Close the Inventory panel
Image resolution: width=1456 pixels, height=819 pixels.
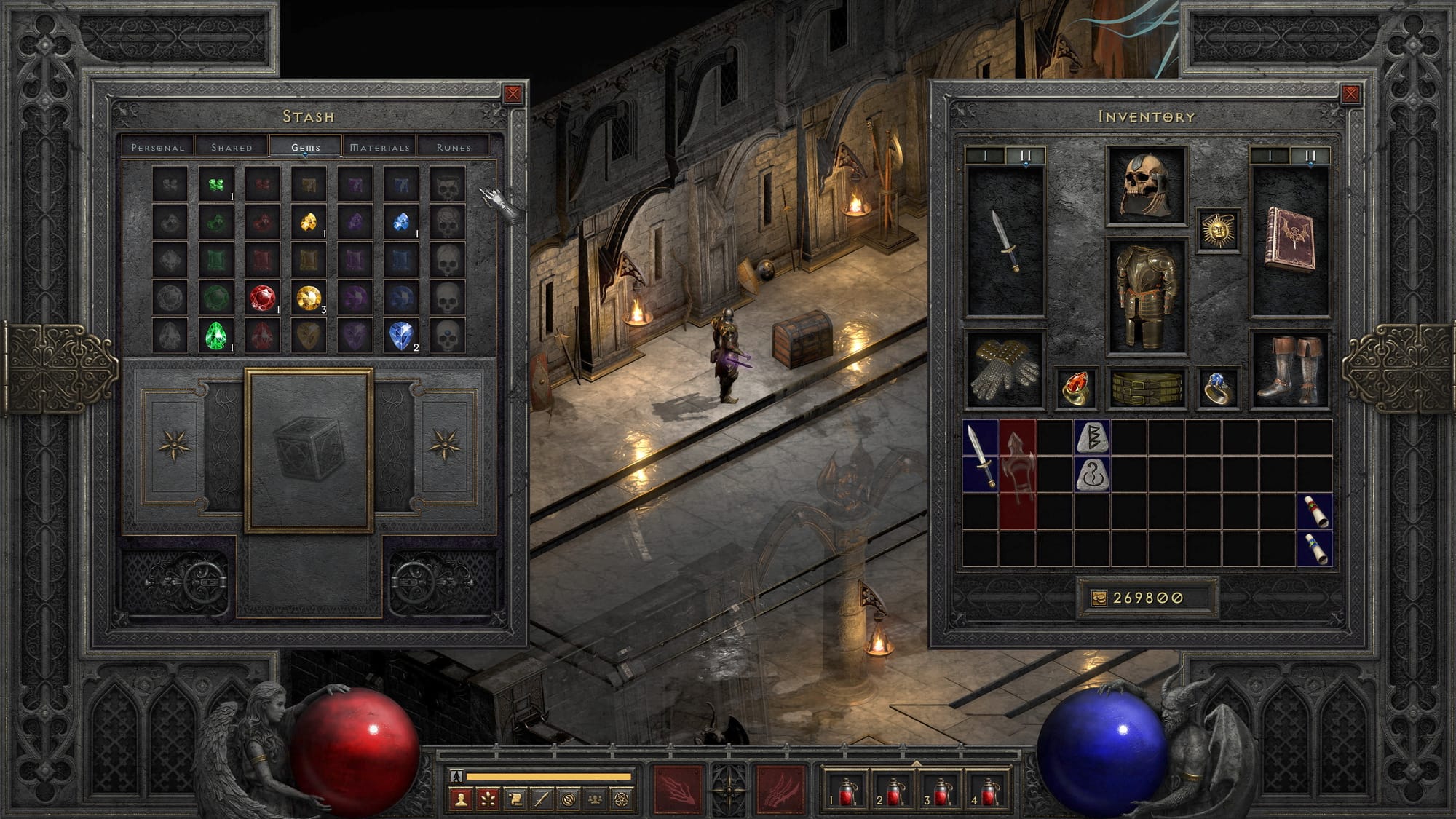pyautogui.click(x=1350, y=94)
